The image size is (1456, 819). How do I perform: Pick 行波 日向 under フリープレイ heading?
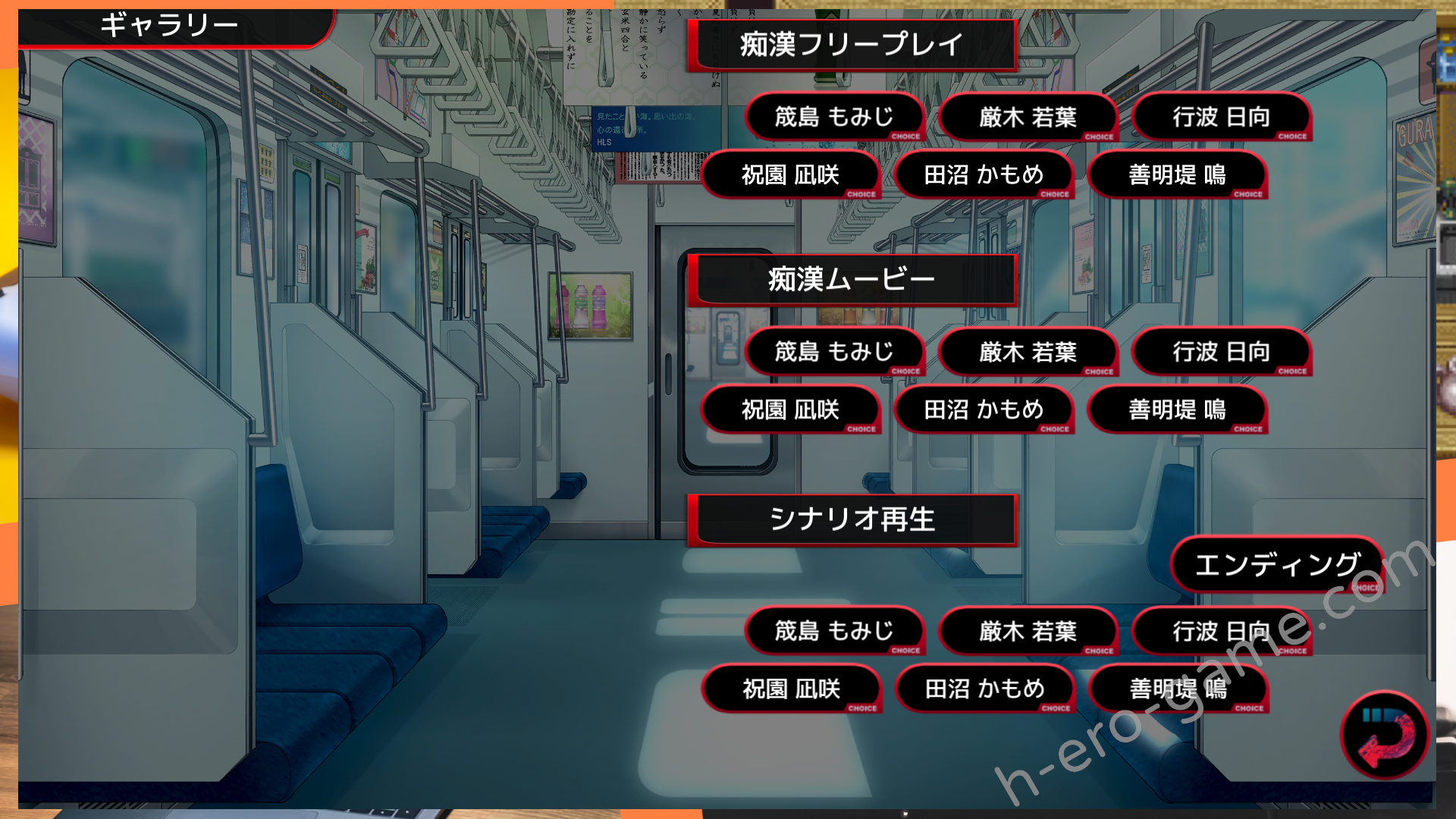(x=1221, y=118)
